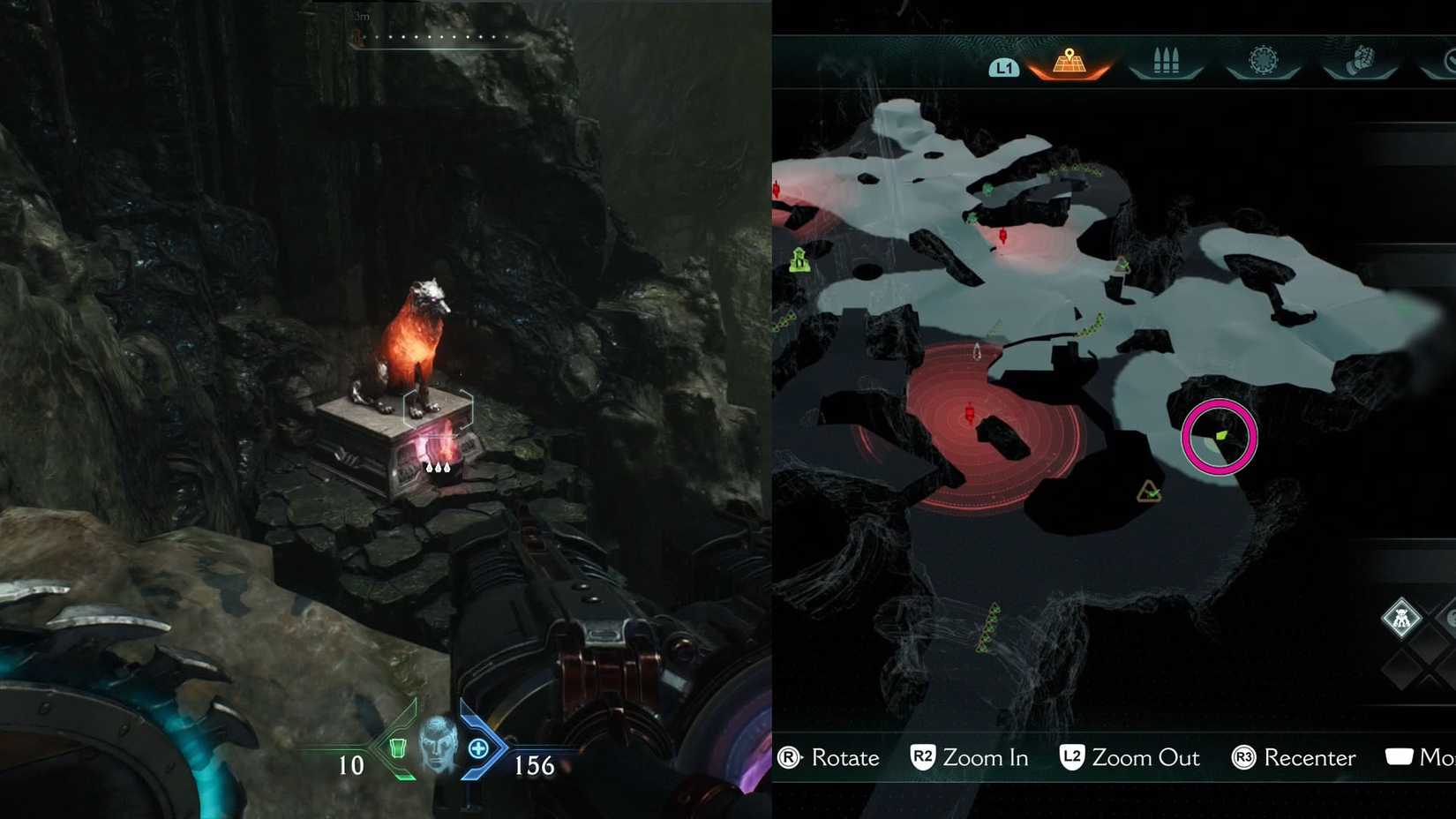Click the R2 Zoom In control
Image resolution: width=1456 pixels, height=819 pixels.
(x=969, y=758)
